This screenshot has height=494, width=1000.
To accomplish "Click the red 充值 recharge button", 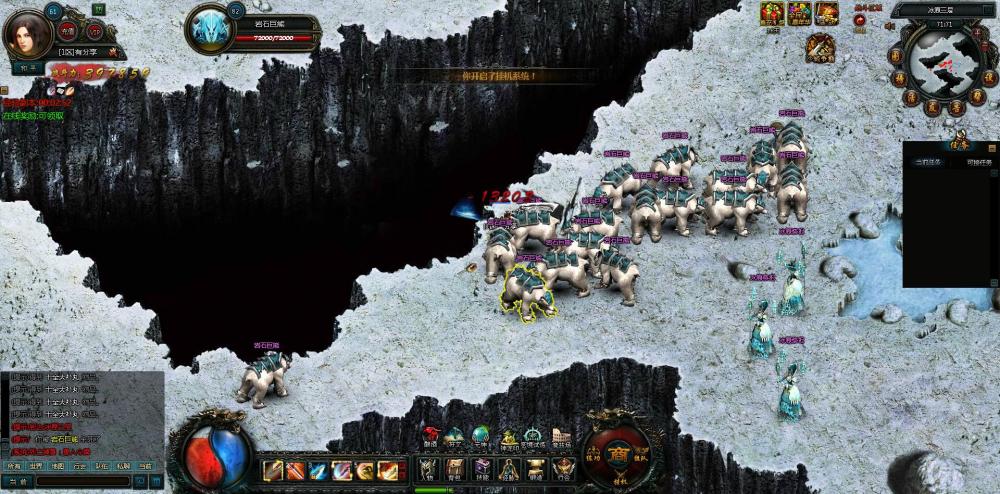I will click(69, 30).
